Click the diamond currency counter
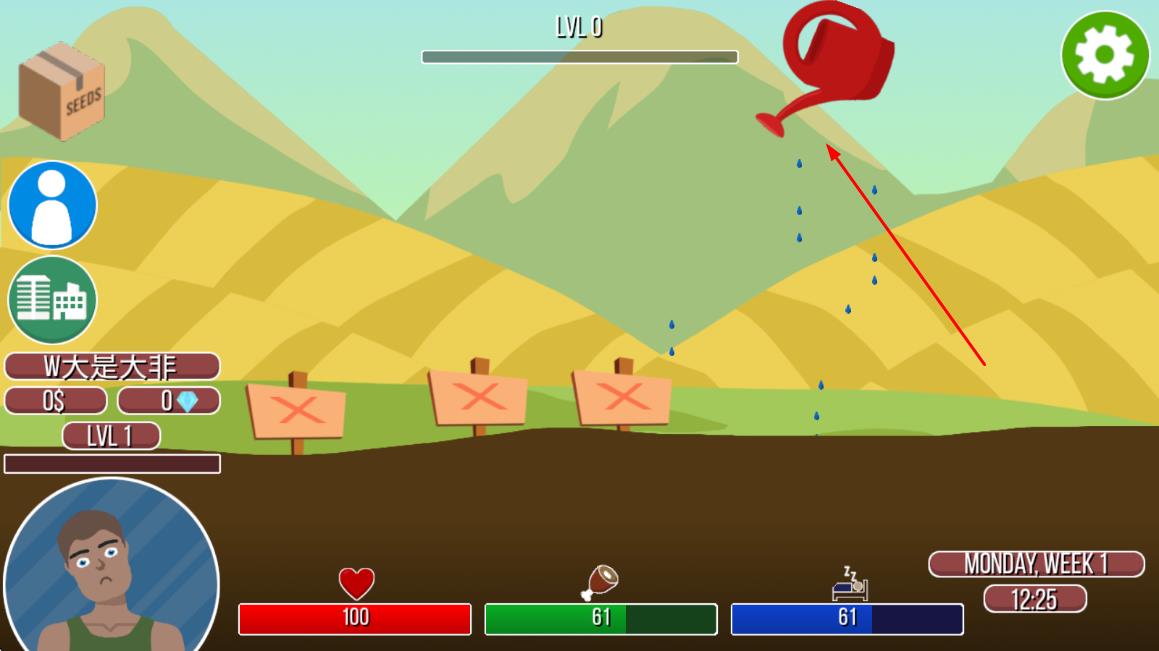The height and width of the screenshot is (651, 1159). 169,401
